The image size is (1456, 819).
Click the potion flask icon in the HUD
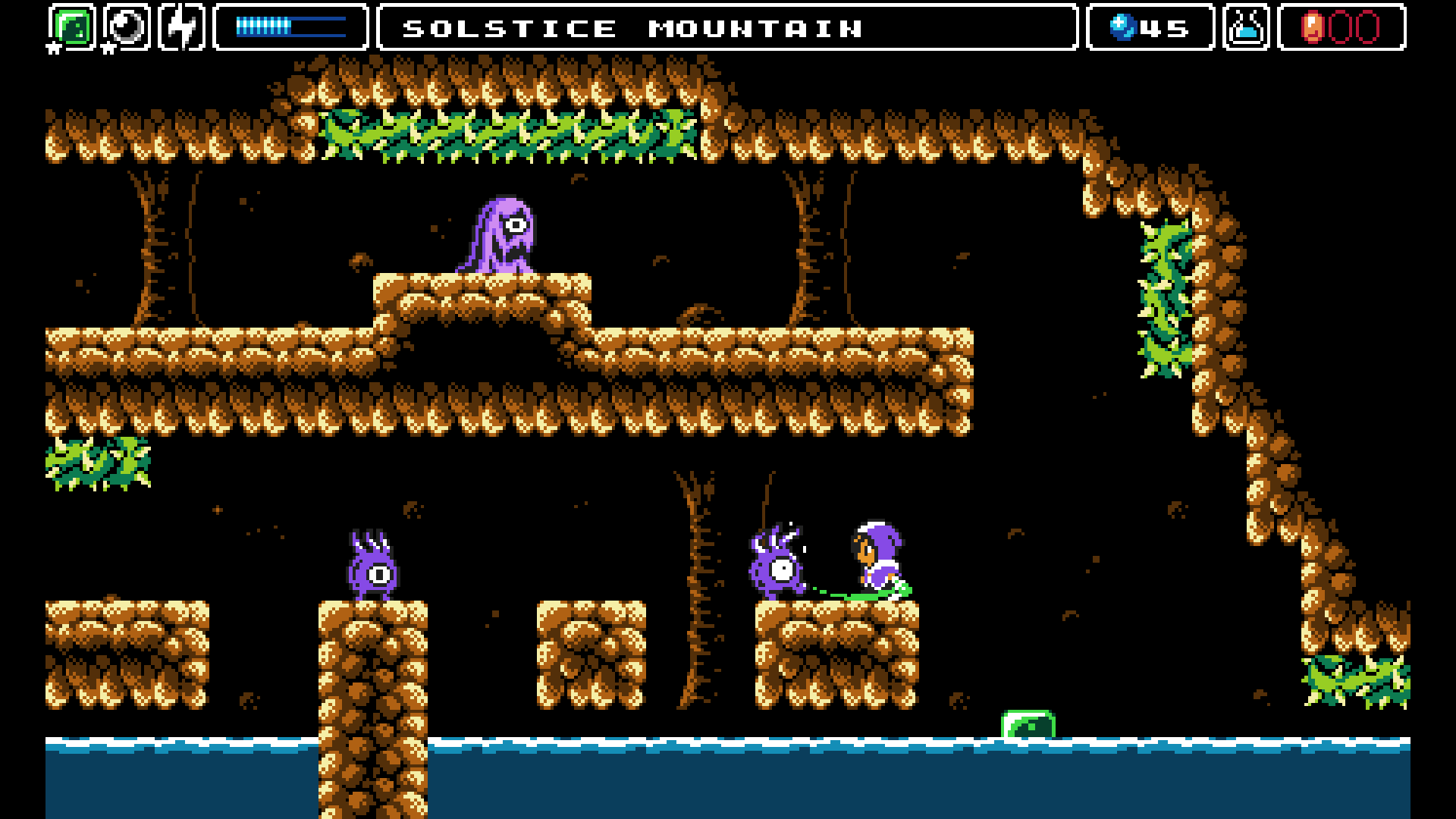(1247, 27)
